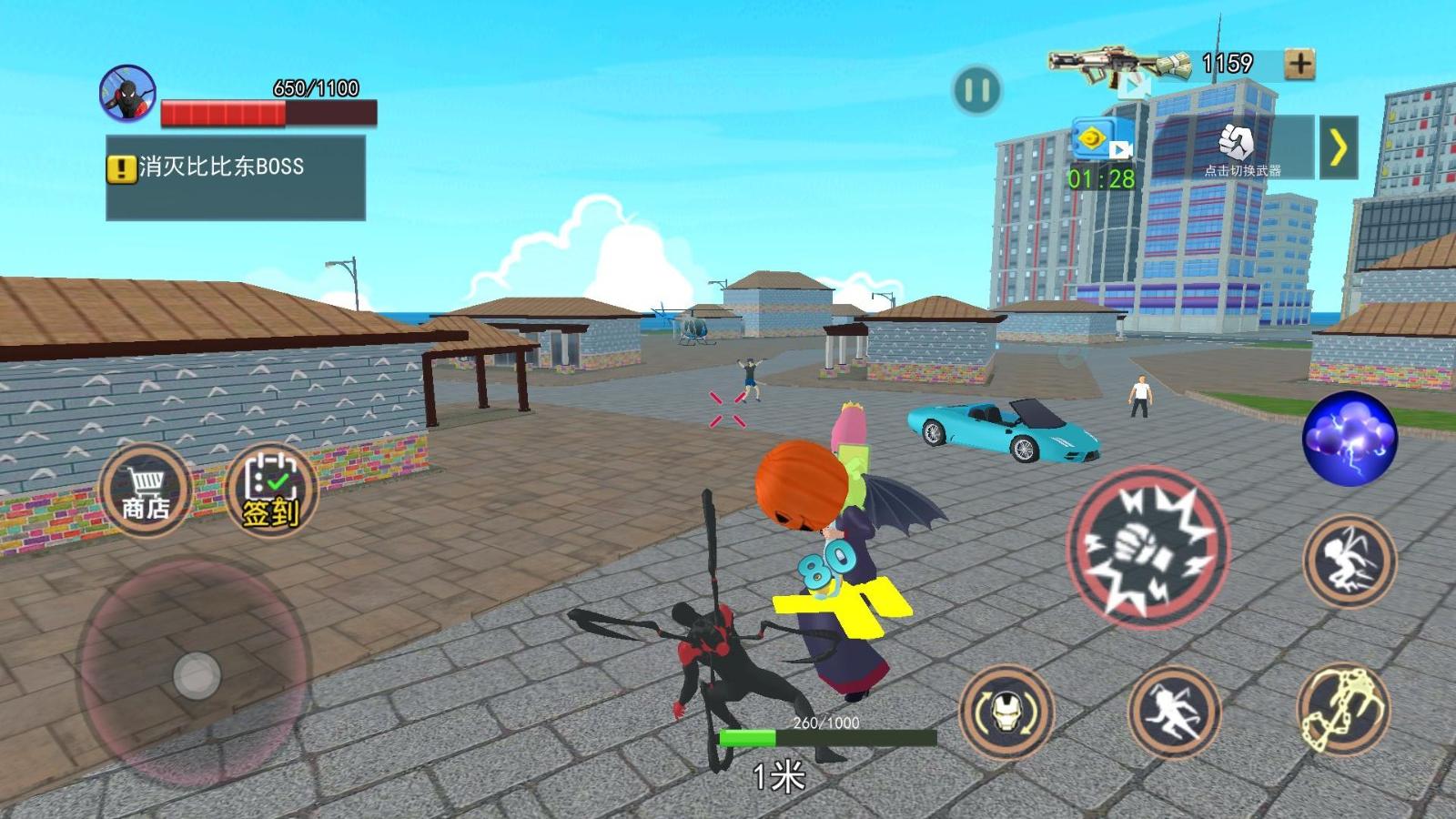Touch the virtual movement joystick knob
Image resolution: width=1456 pixels, height=819 pixels.
[197, 675]
